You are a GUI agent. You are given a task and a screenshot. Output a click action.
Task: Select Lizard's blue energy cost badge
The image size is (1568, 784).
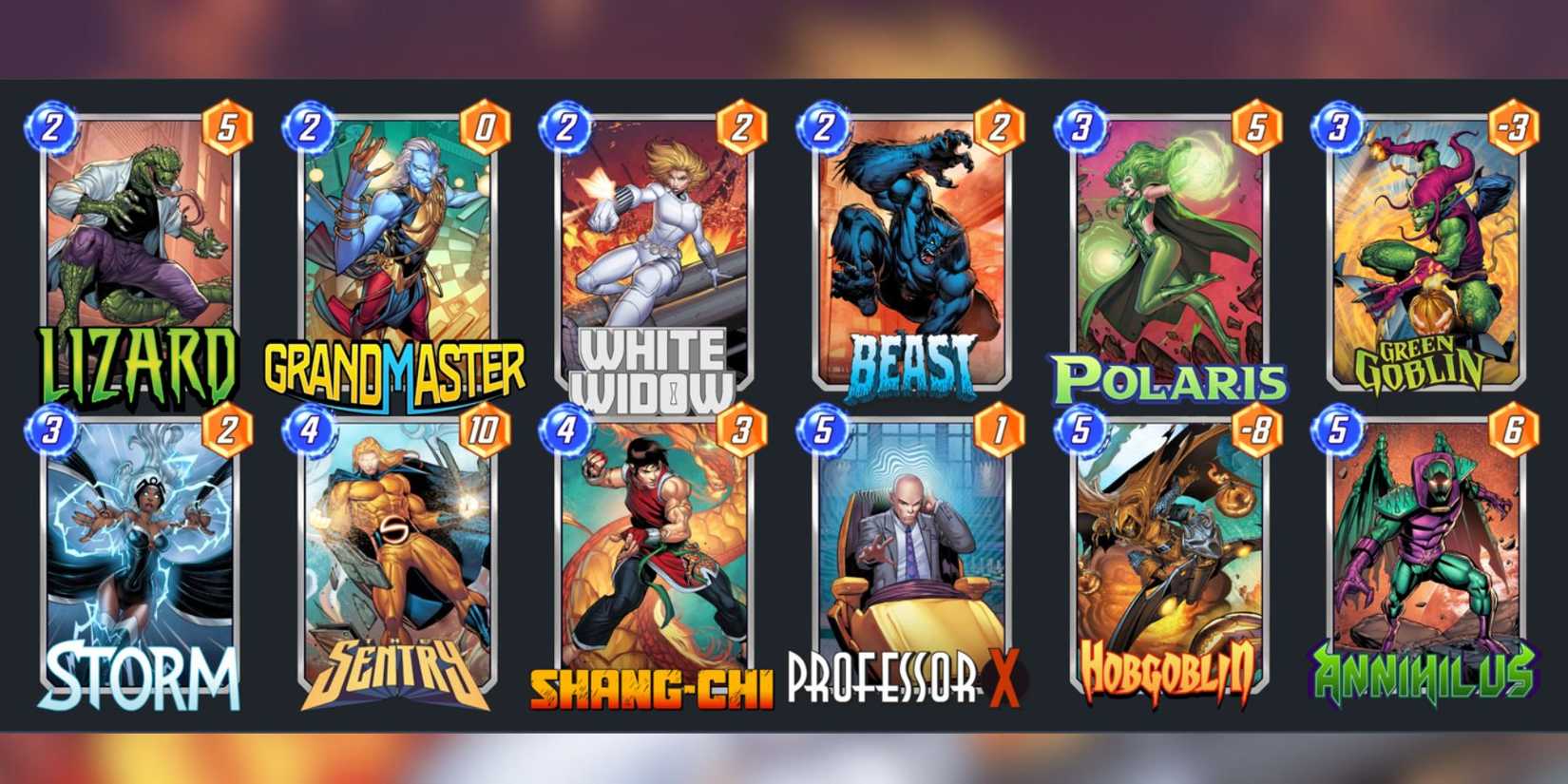54,125
